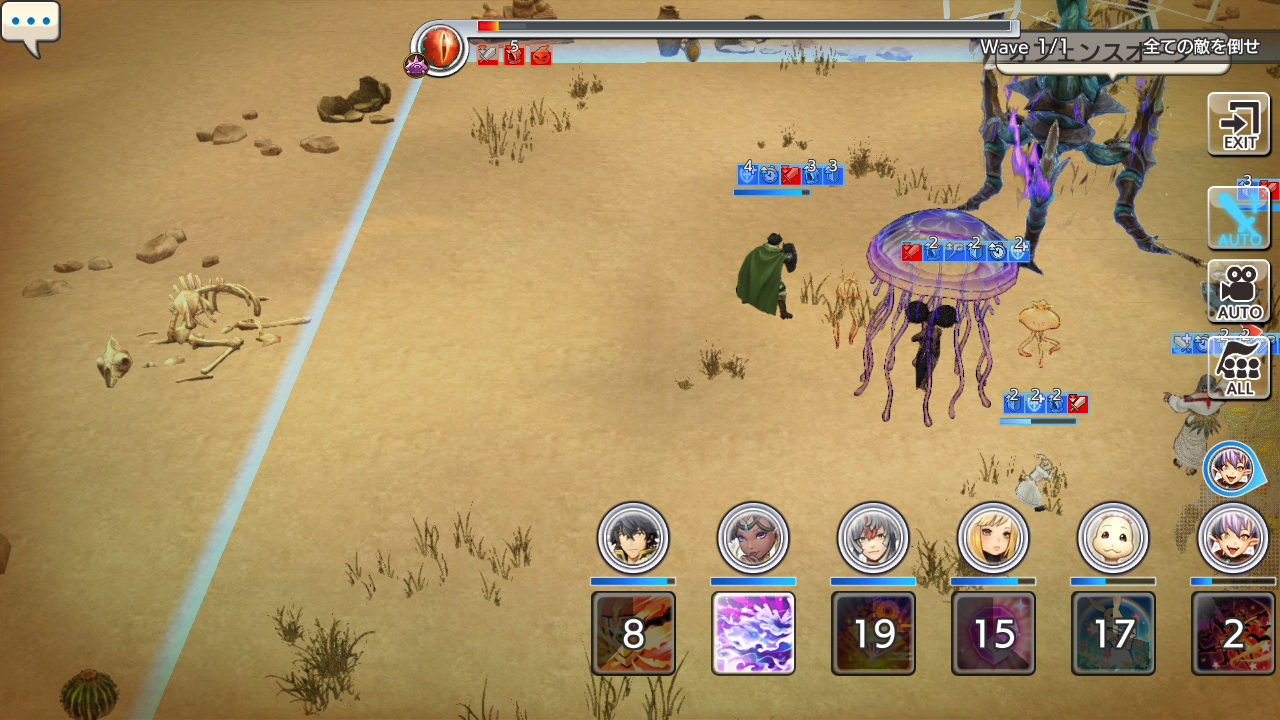This screenshot has width=1280, height=720.
Task: Select the boss red eye icon
Action: point(441,45)
